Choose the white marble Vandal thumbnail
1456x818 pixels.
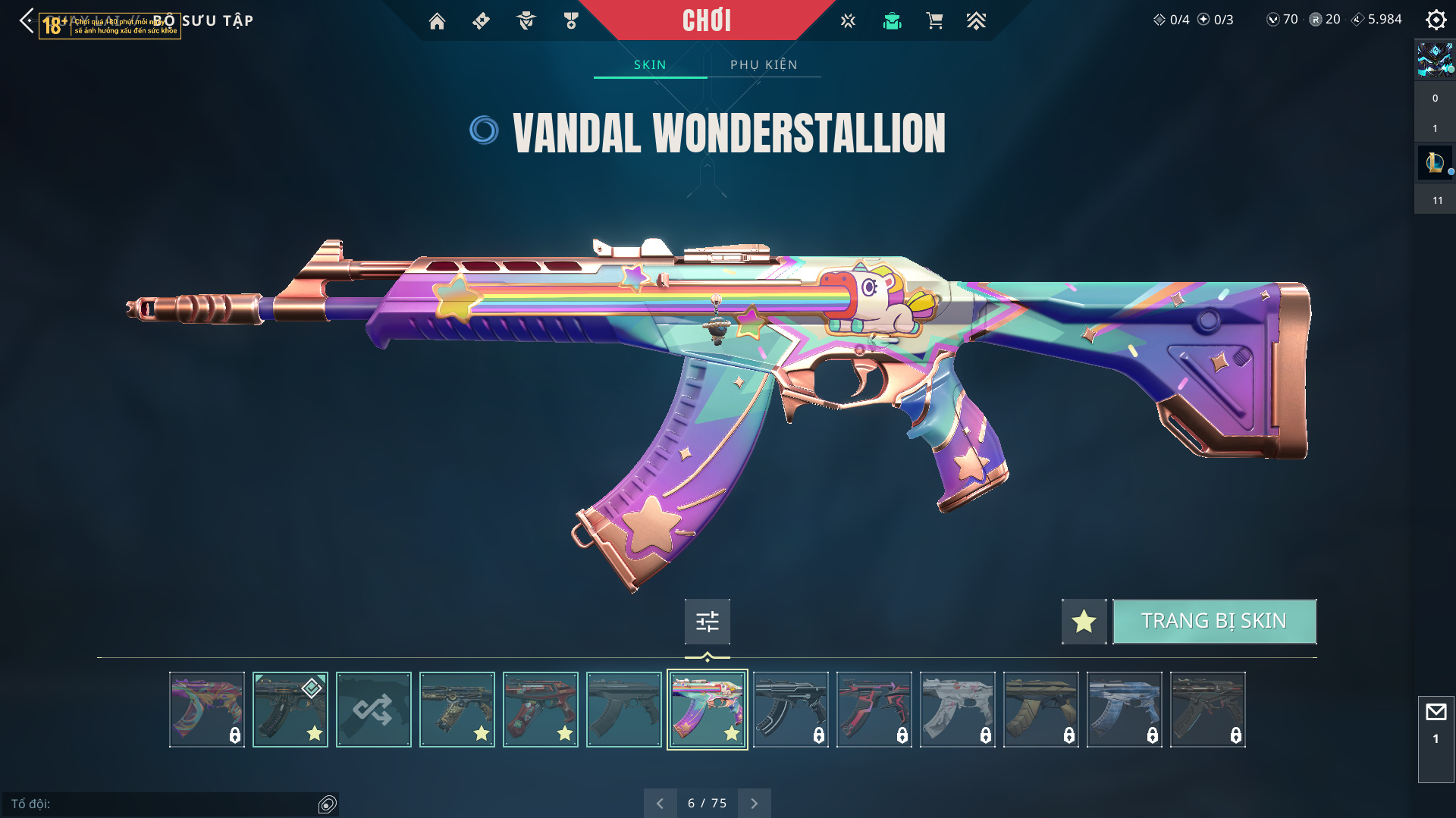click(x=957, y=710)
